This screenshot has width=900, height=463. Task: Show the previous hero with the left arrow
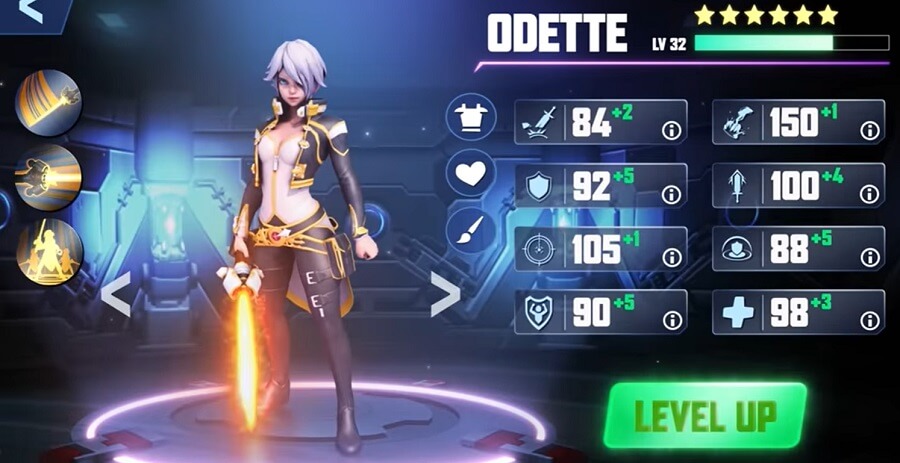pyautogui.click(x=116, y=295)
